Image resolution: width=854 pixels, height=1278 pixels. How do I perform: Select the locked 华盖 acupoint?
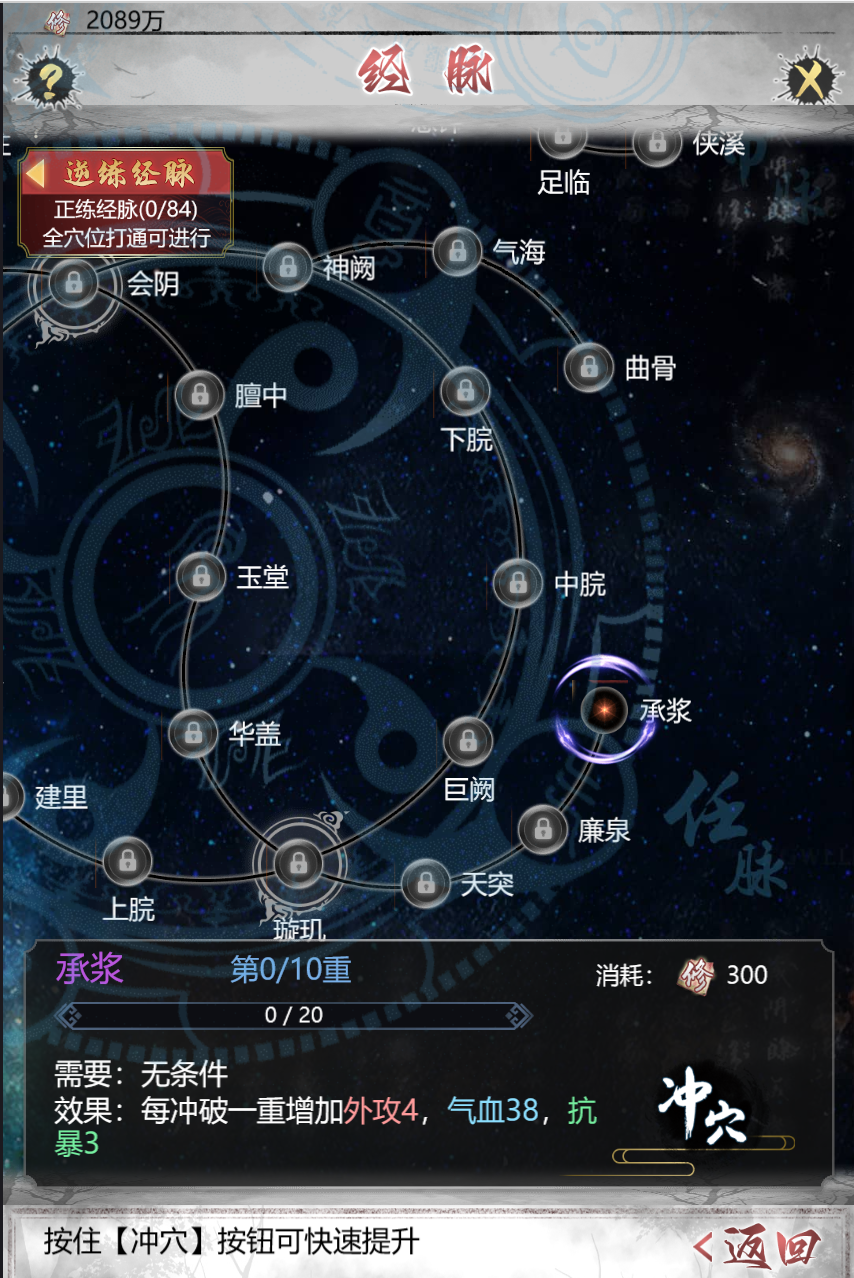tap(193, 734)
